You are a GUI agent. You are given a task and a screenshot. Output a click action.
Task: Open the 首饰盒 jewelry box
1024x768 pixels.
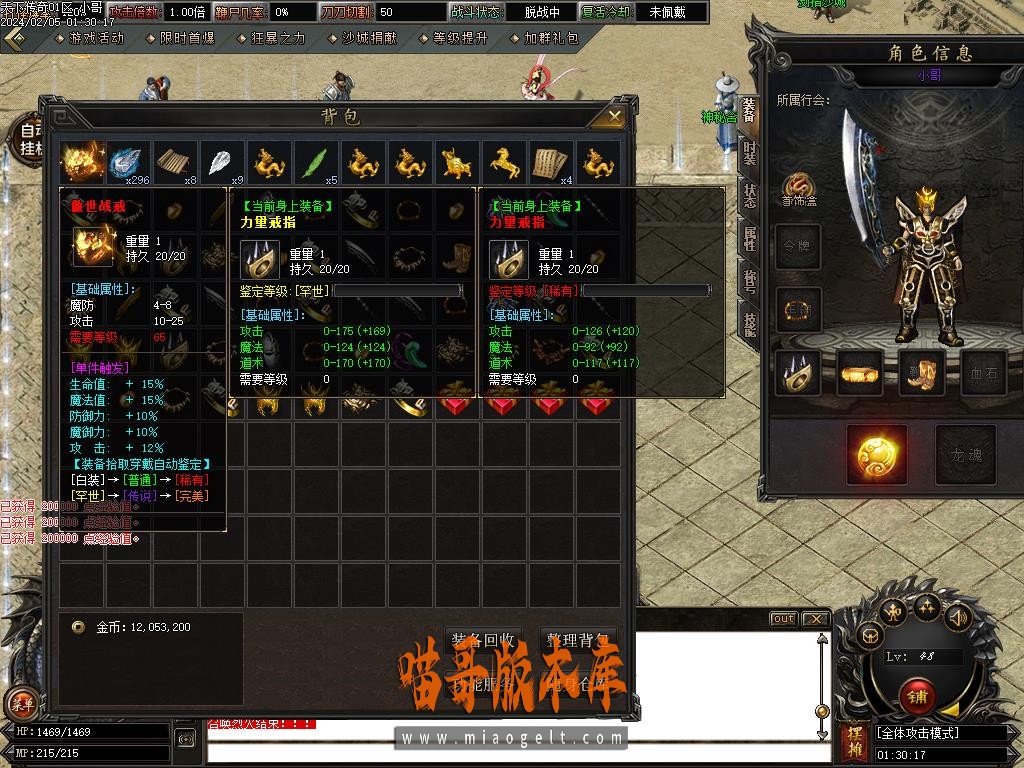pos(798,187)
